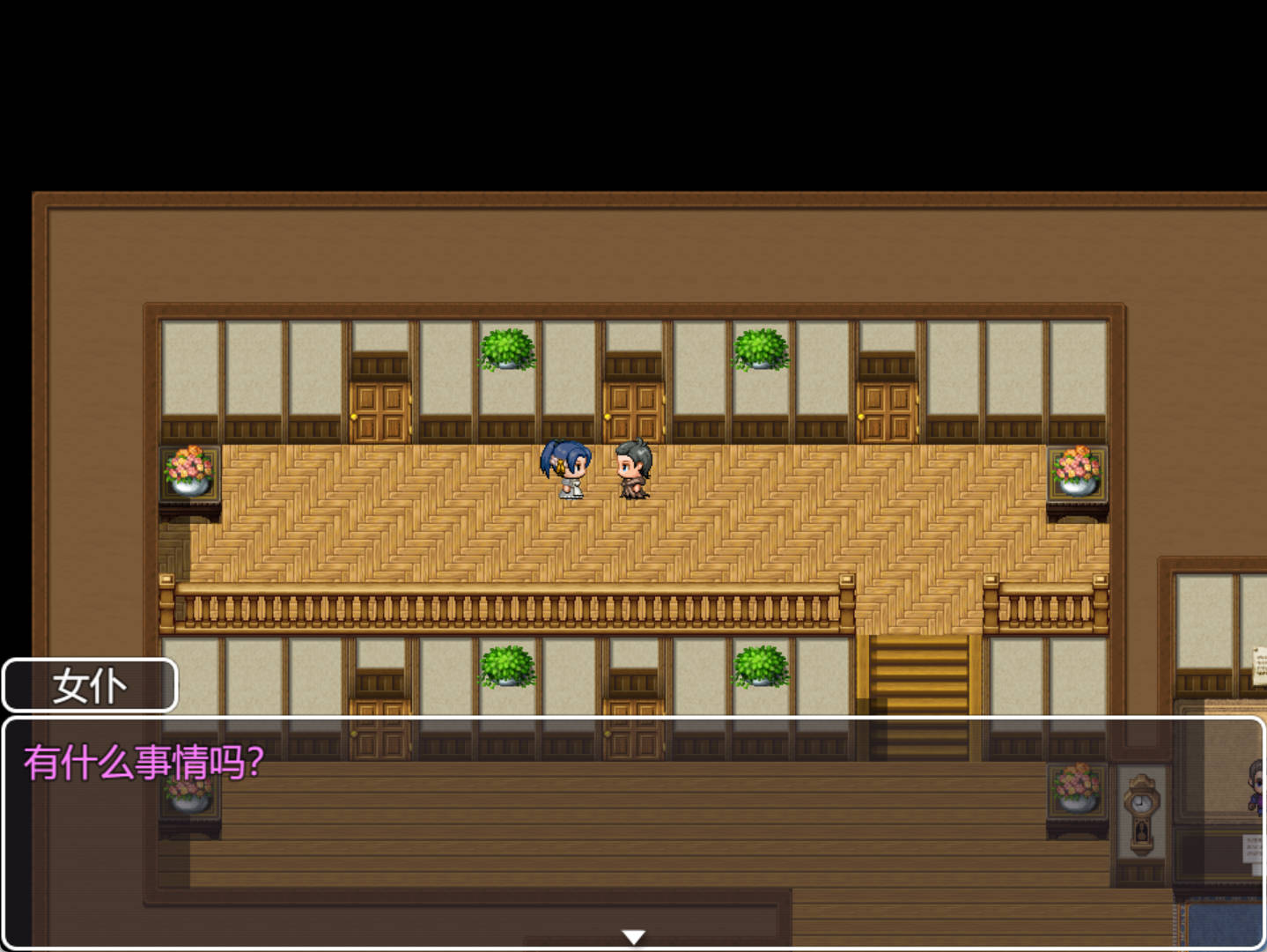Click the blue-haired player character sprite
Image resolution: width=1267 pixels, height=952 pixels.
pos(564,469)
